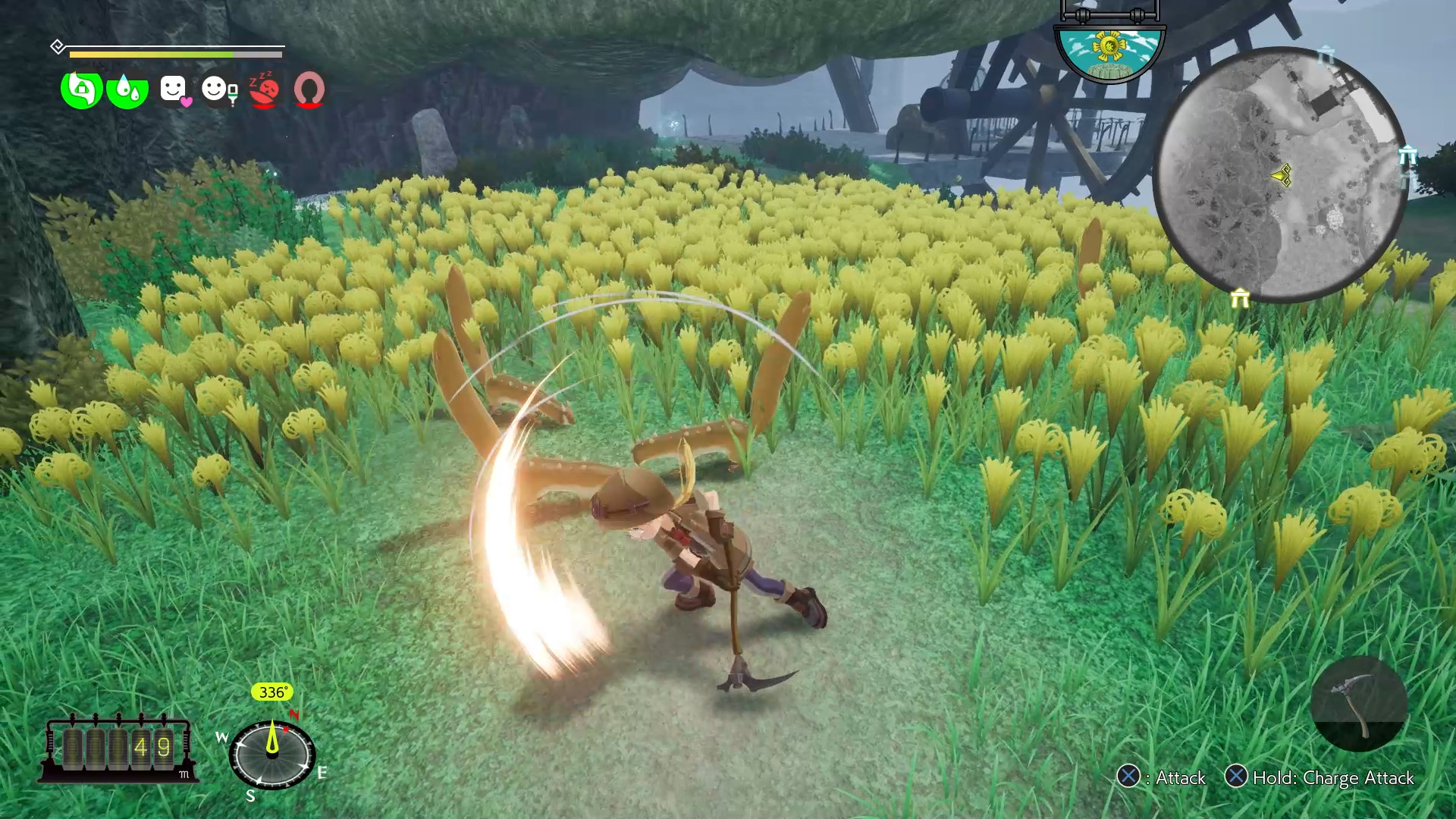Select the pink omega health status icon
Screen dimensions: 1456x819
point(309,89)
